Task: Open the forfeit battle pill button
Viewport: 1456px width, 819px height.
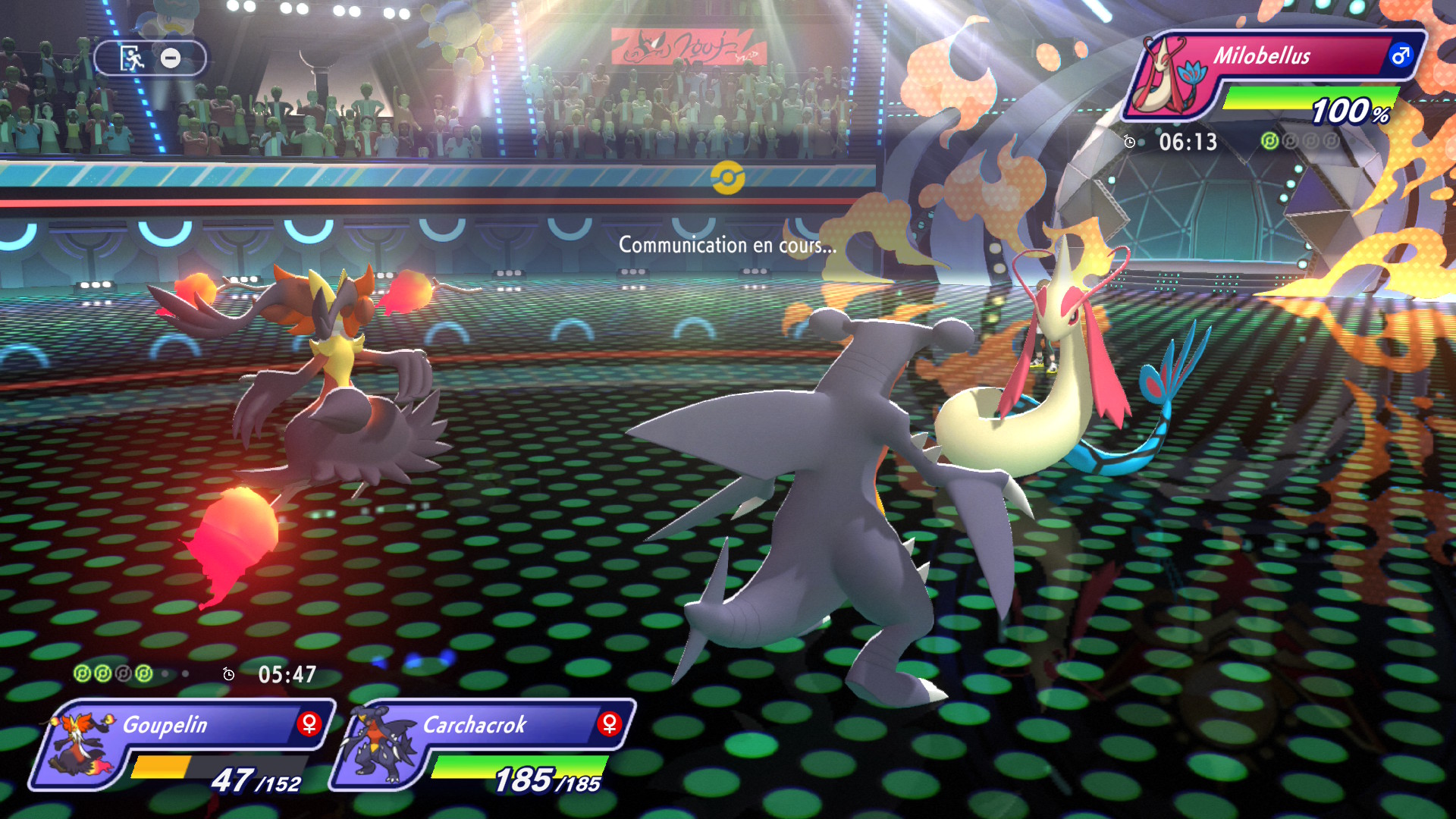Action: (x=149, y=58)
